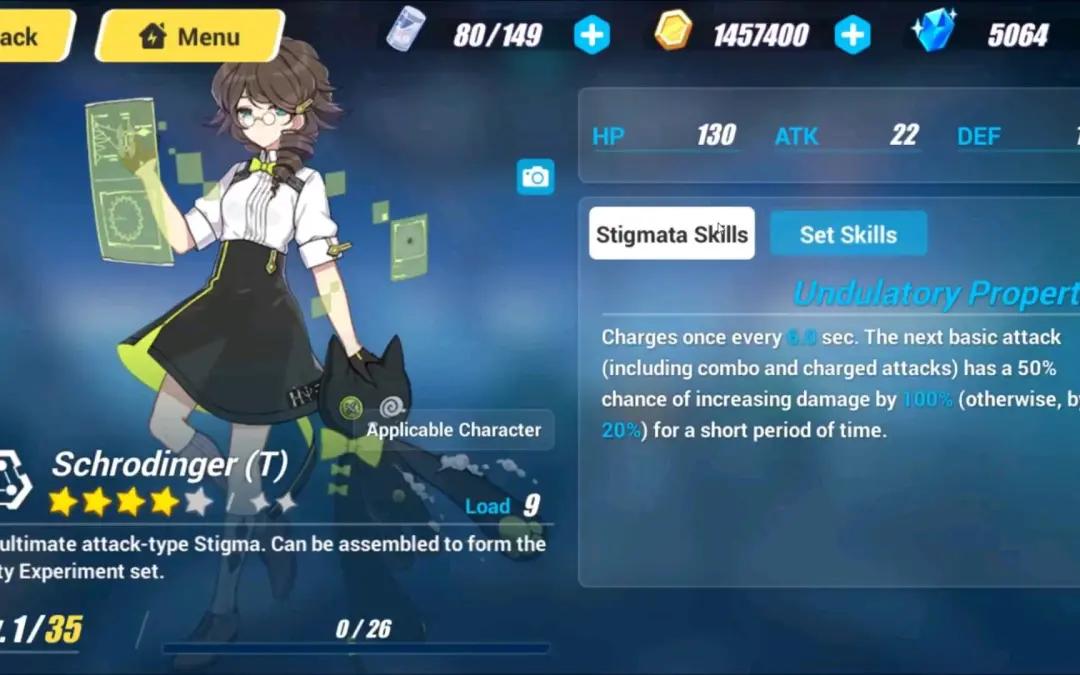Go back using the Back button
The width and height of the screenshot is (1080, 675).
28,37
